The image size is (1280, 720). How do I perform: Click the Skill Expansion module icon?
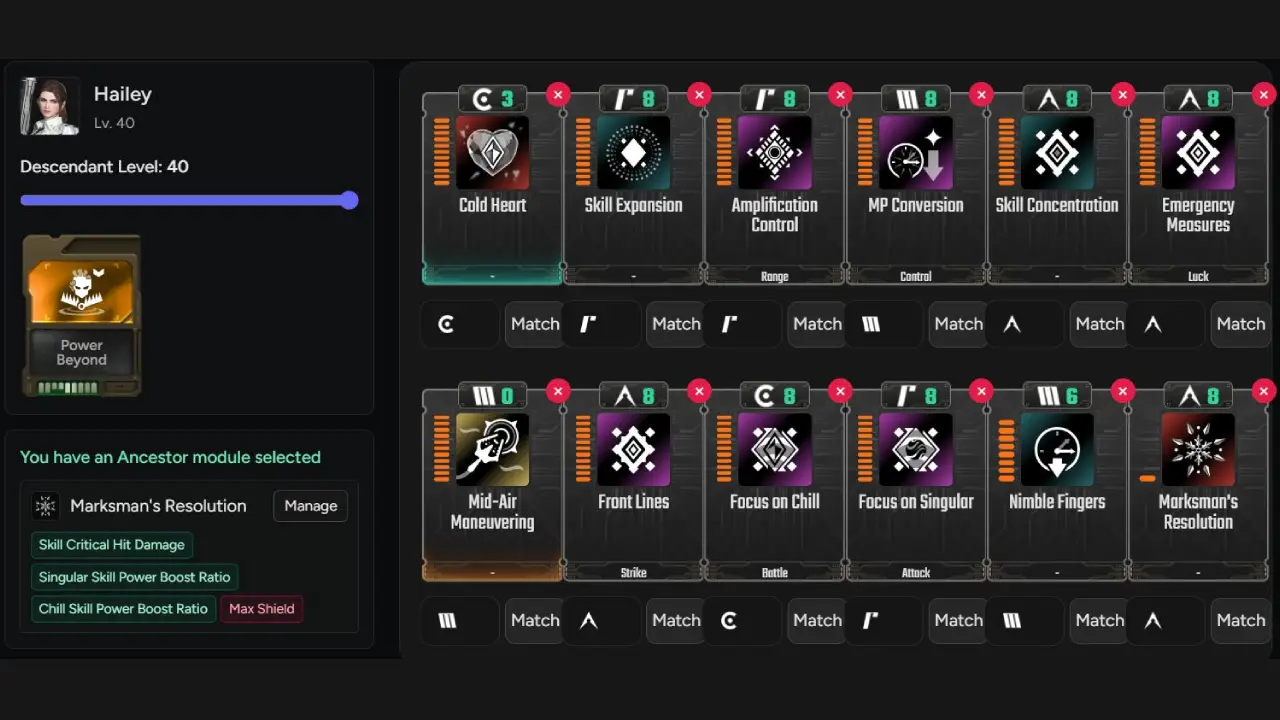pos(633,153)
